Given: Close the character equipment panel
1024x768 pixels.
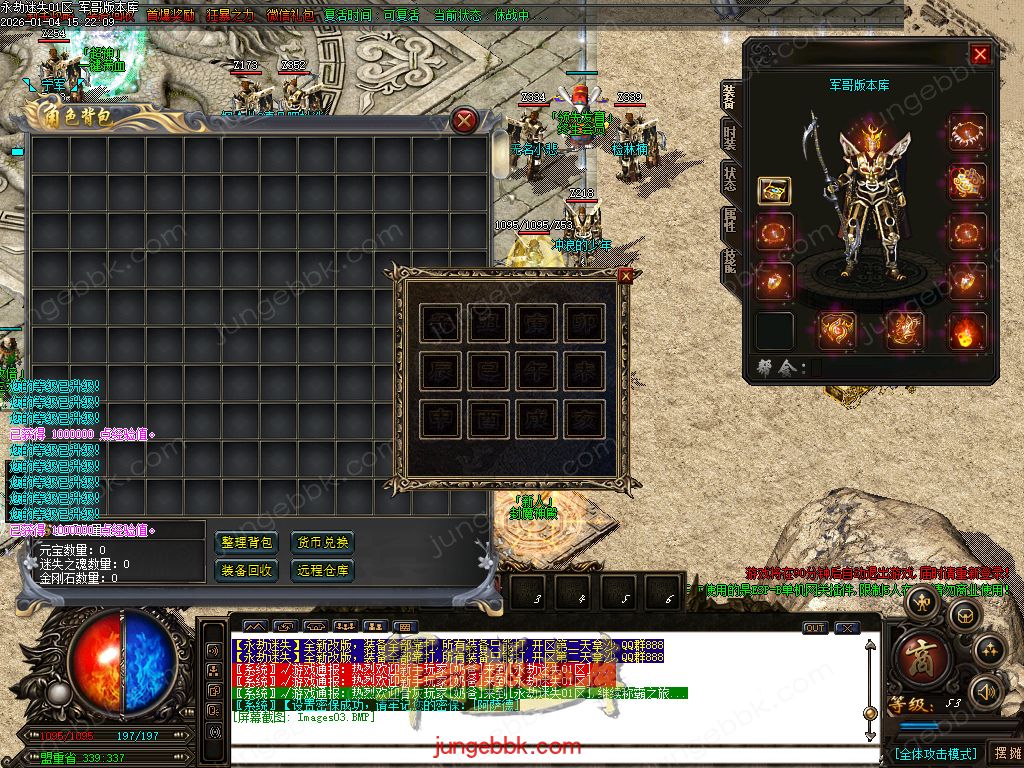Looking at the screenshot, I should tap(980, 54).
